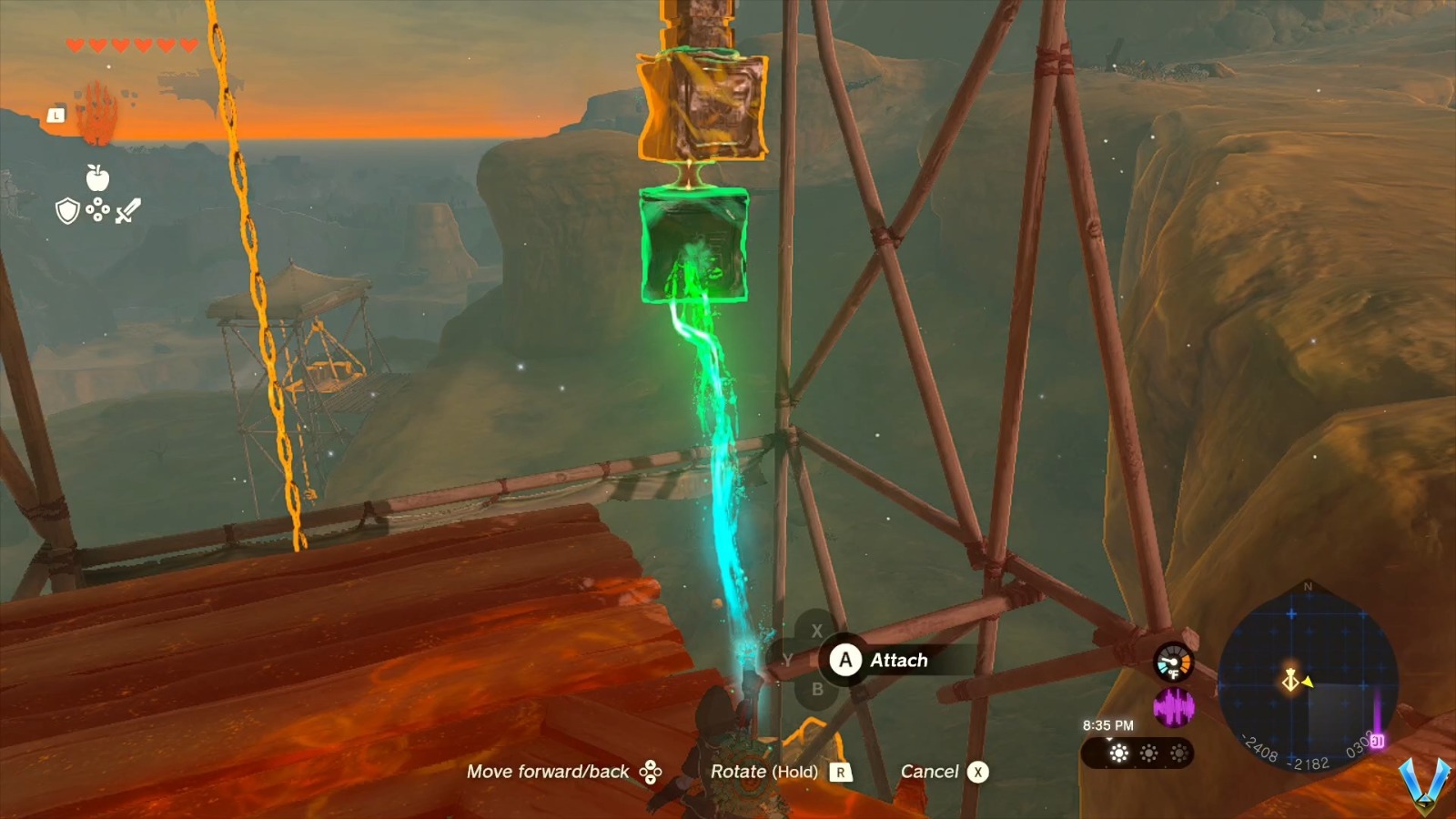The width and height of the screenshot is (1456, 819).
Task: Toggle the middle weather forecast icon
Action: 1148,752
